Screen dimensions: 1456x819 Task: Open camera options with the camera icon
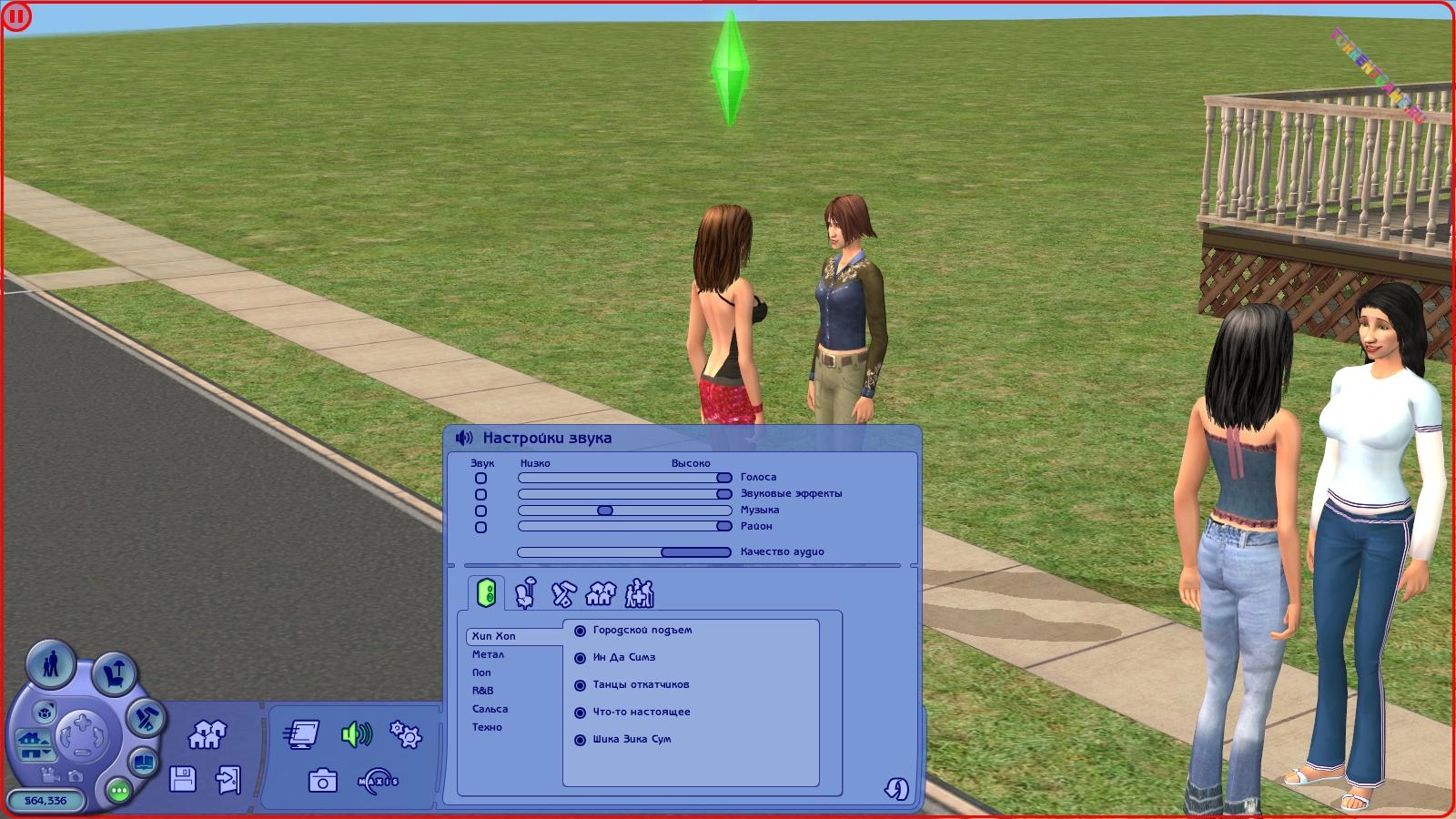(x=323, y=781)
